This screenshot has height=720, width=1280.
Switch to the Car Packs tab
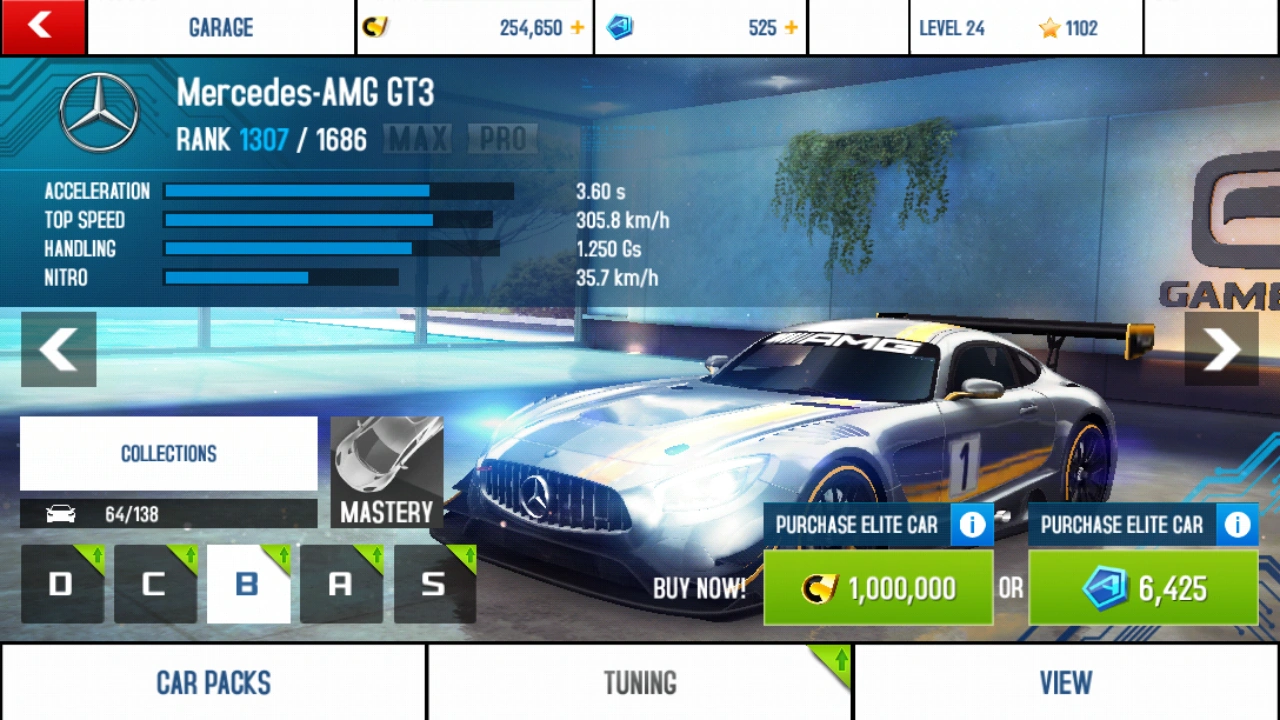(213, 683)
